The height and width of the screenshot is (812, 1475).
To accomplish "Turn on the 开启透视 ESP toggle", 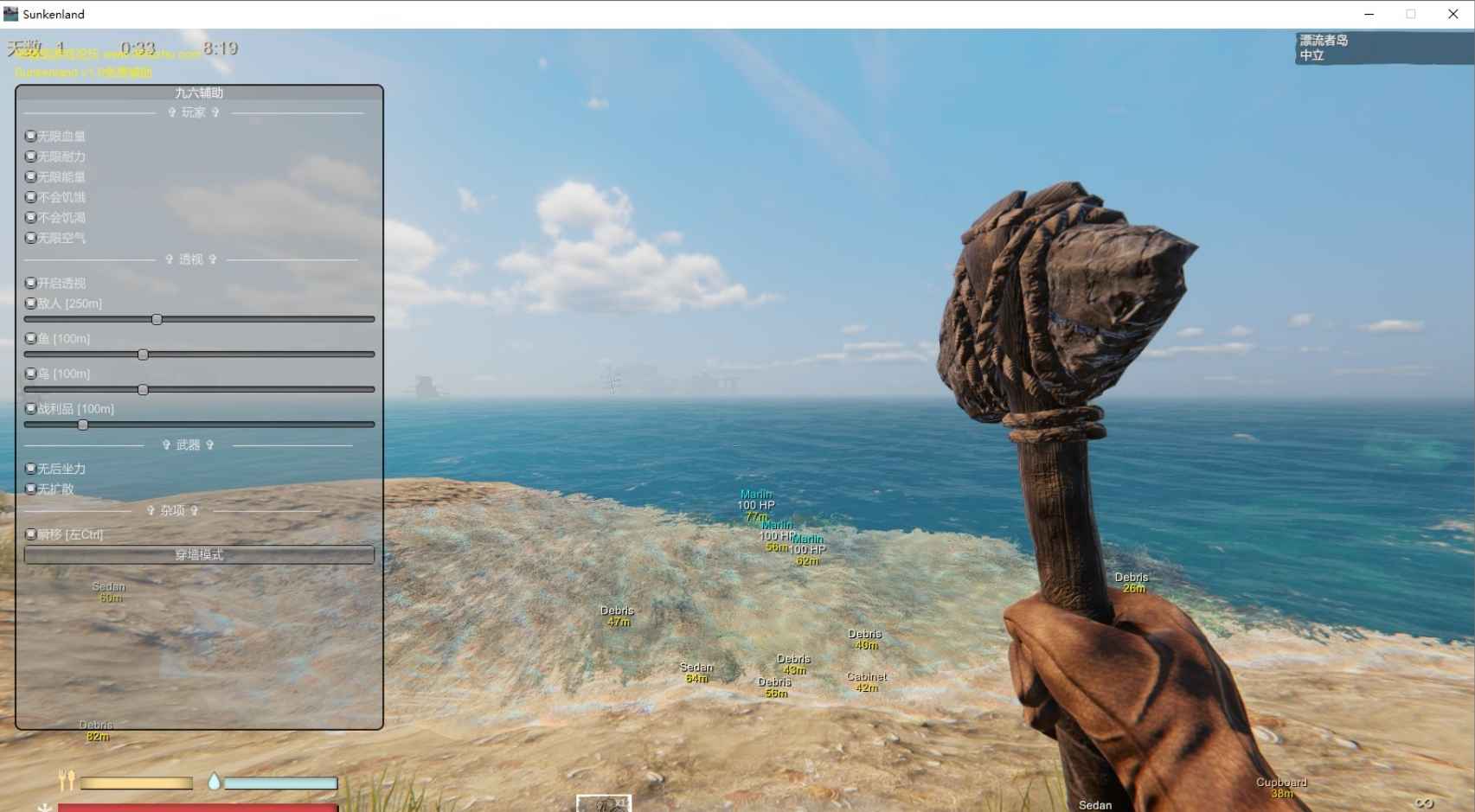I will (x=30, y=283).
